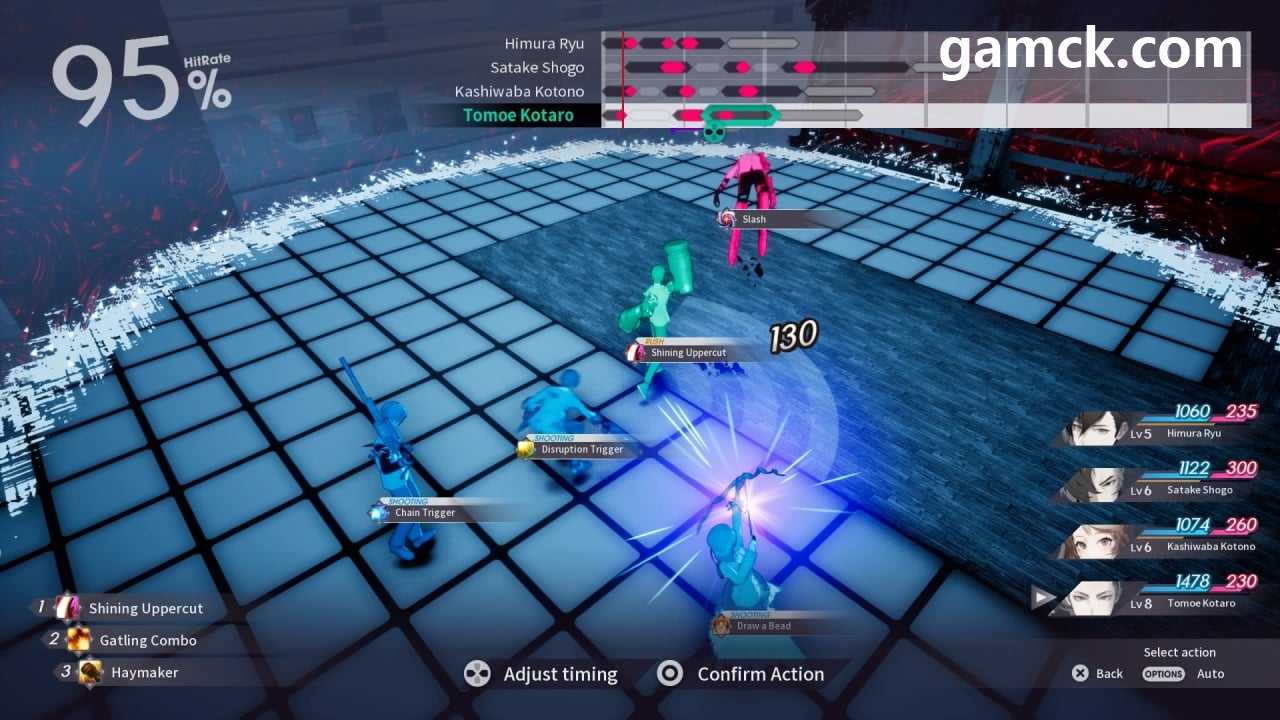Select Himura Ryu's party status panel
Viewport: 1280px width, 720px height.
pyautogui.click(x=1160, y=424)
